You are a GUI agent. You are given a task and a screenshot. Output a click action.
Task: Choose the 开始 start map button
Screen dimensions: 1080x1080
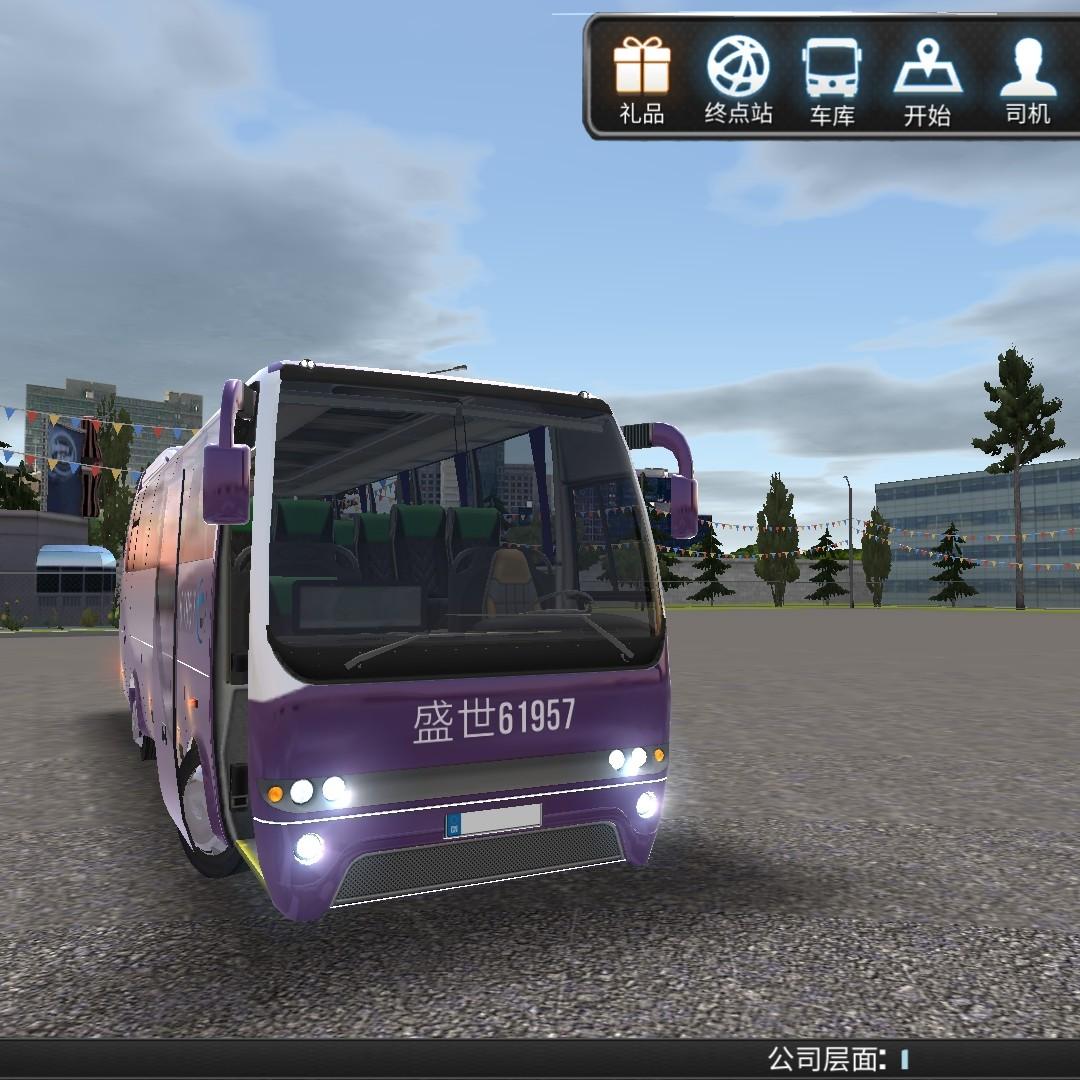927,78
